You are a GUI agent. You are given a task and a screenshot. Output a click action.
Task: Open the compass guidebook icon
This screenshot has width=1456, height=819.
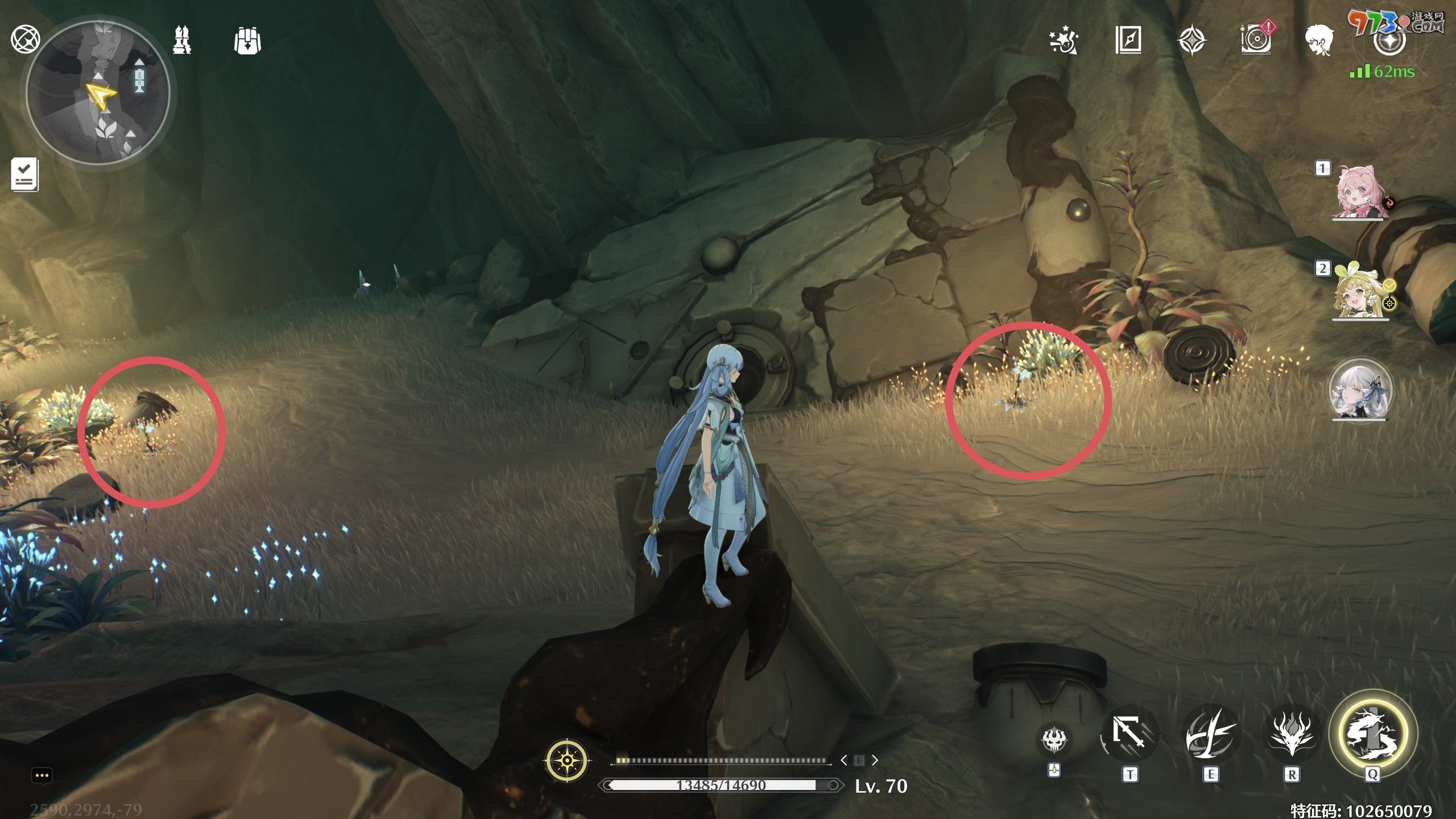1128,40
